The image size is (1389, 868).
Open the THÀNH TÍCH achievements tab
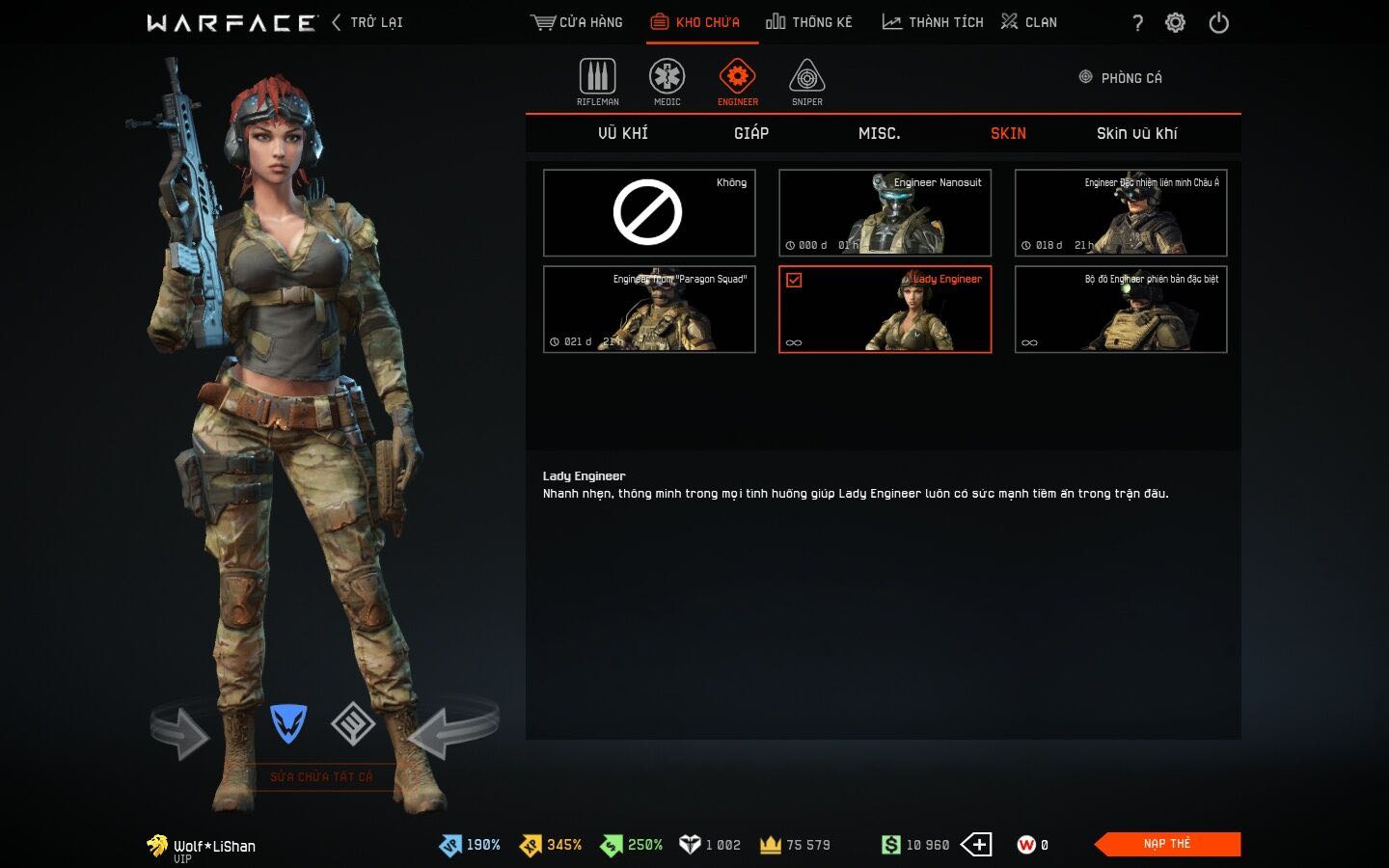coord(933,22)
